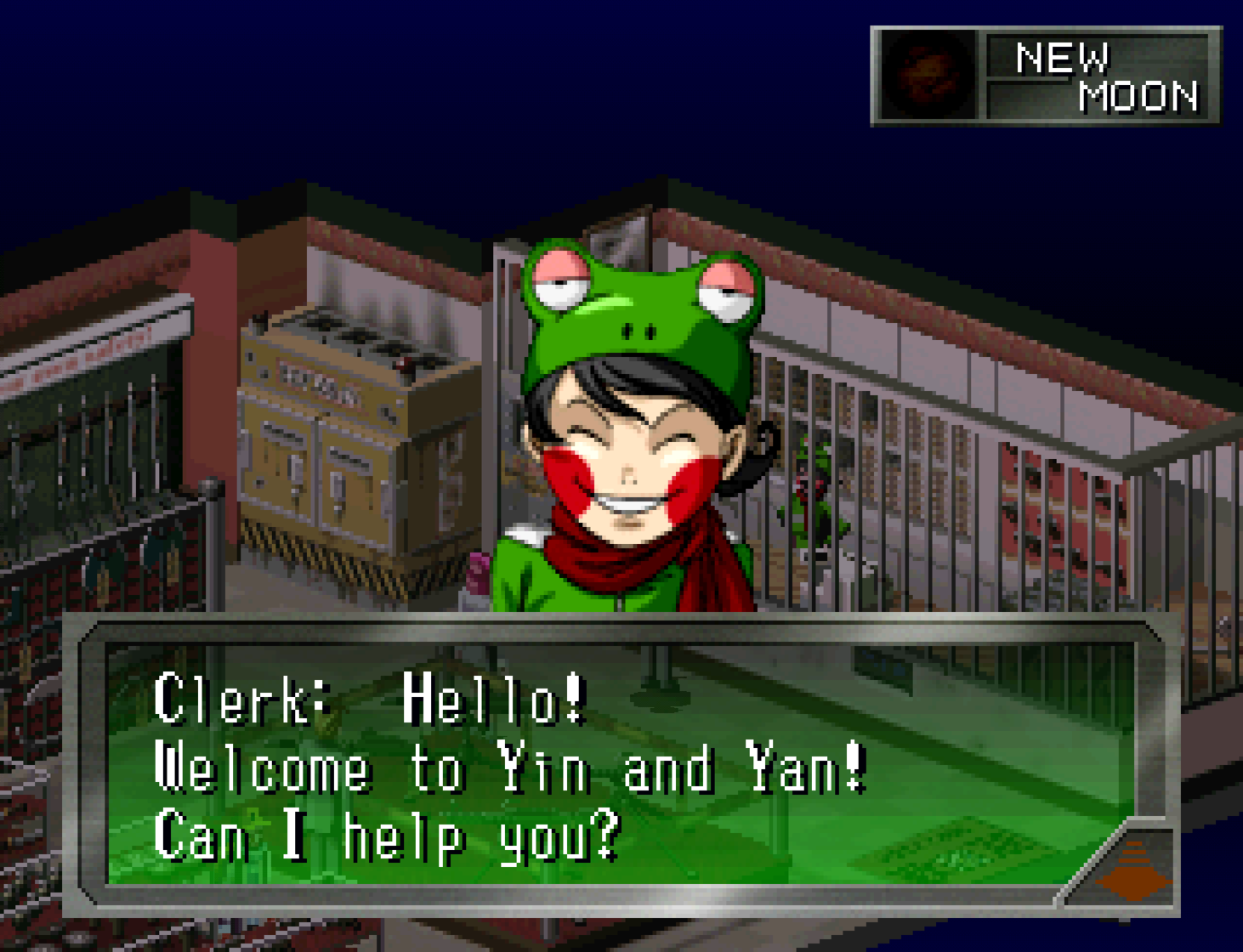Advance dialogue with the orange arrow indicator

click(x=1133, y=868)
